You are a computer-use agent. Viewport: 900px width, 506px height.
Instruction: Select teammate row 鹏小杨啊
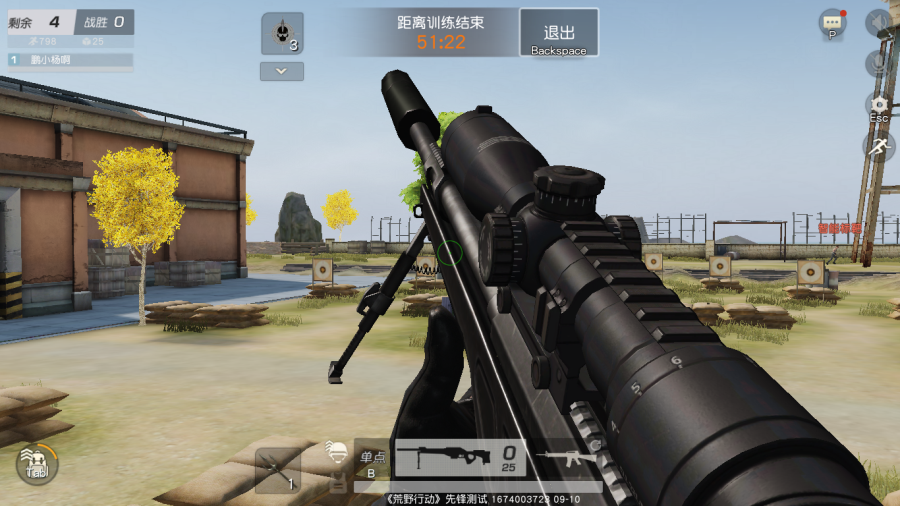pos(70,60)
